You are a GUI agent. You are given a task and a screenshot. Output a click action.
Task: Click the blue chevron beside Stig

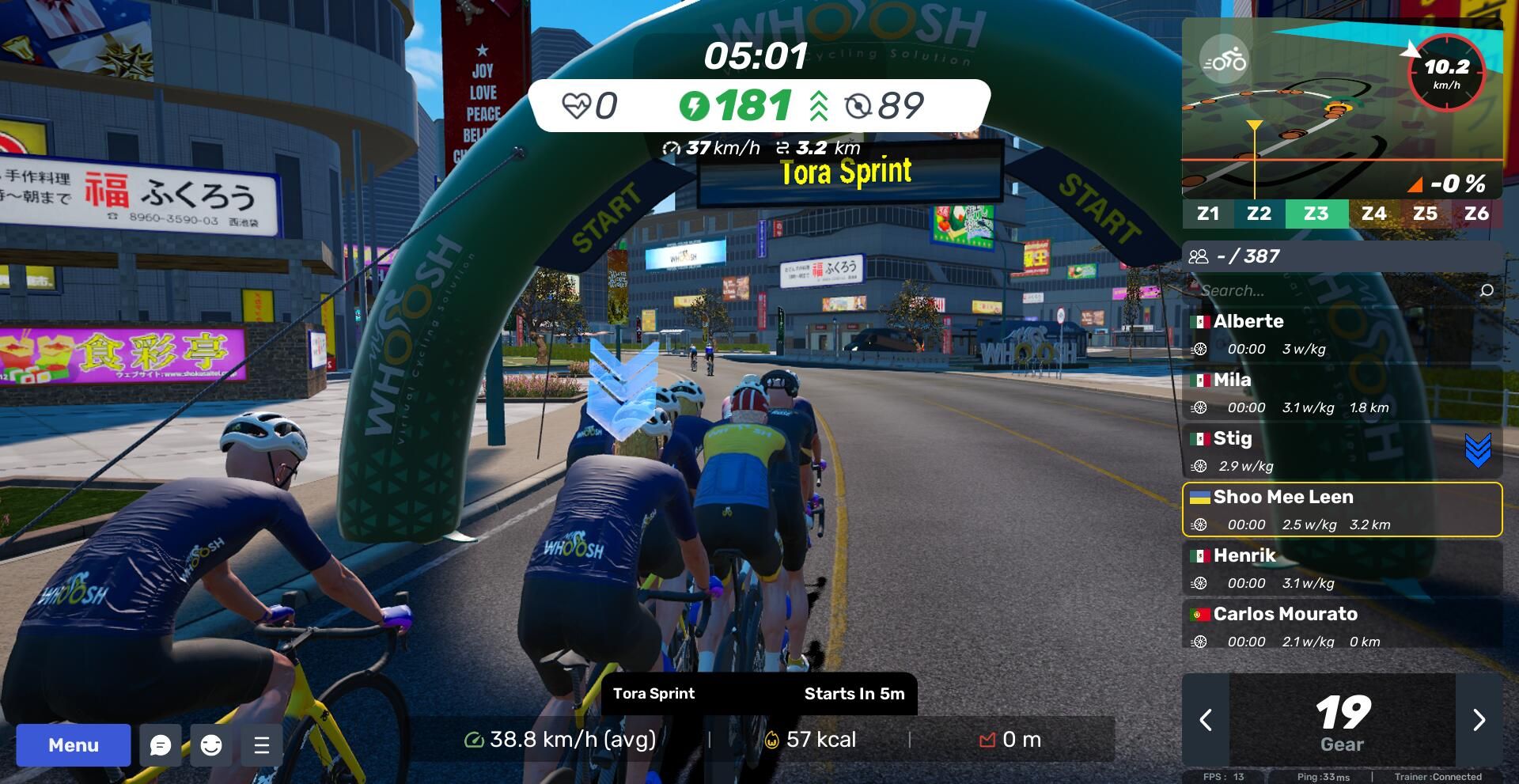point(1477,450)
